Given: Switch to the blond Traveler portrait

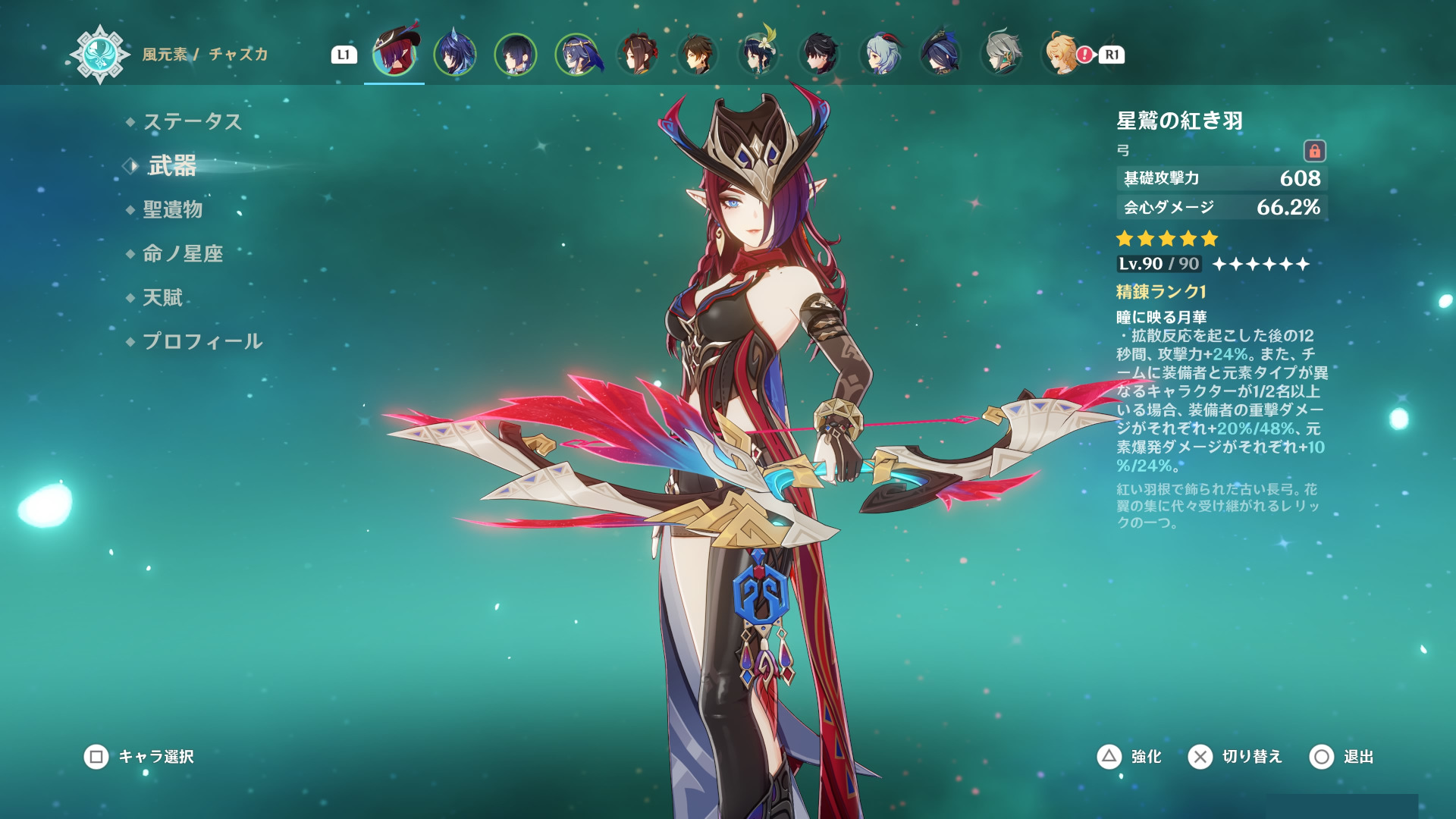Looking at the screenshot, I should tap(1061, 55).
